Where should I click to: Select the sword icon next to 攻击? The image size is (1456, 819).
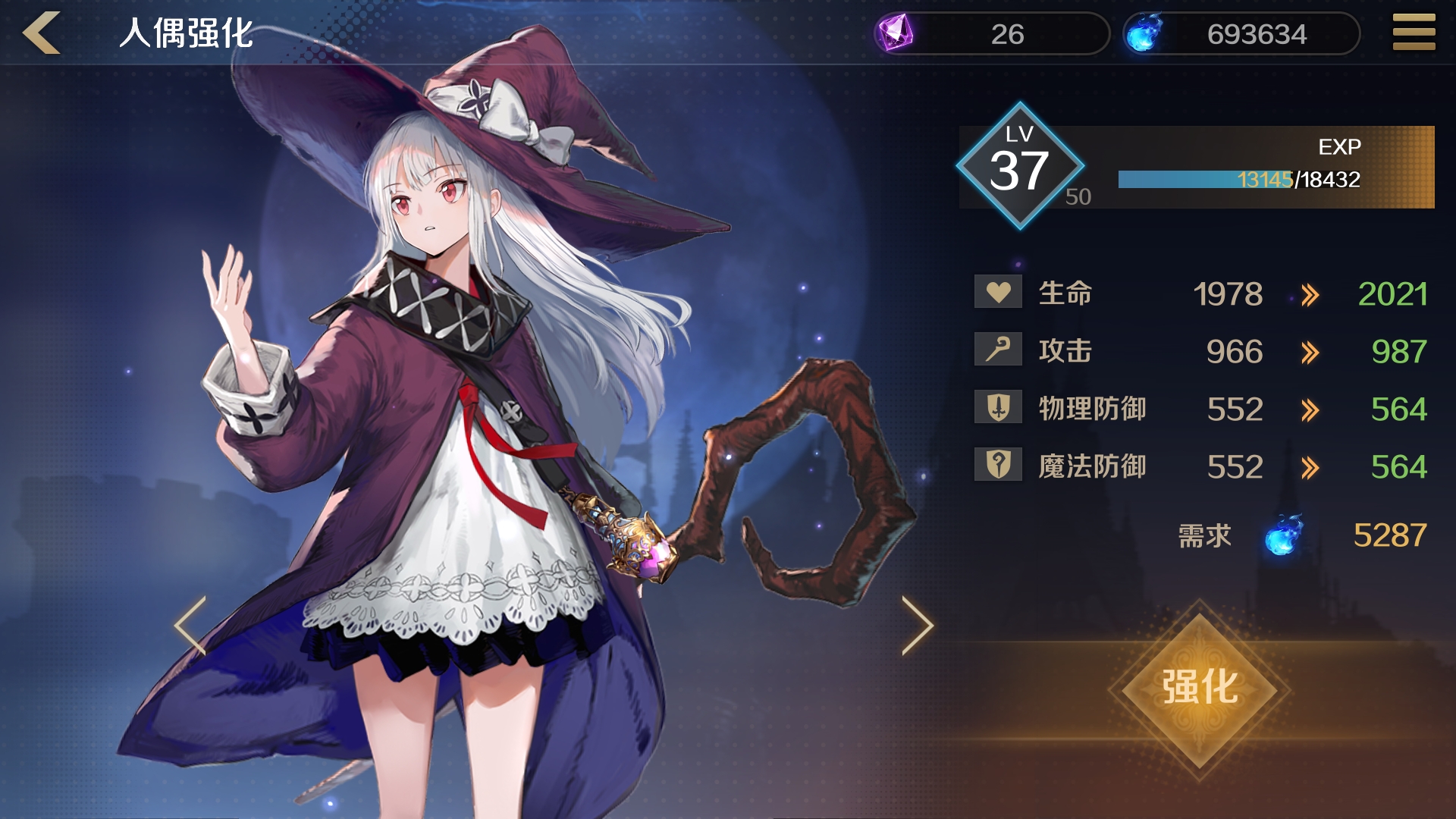pyautogui.click(x=997, y=351)
